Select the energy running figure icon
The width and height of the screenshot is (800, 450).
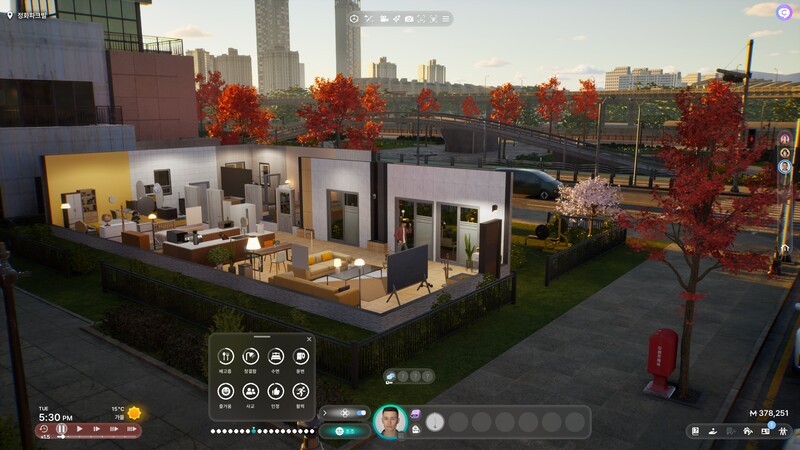[301, 391]
